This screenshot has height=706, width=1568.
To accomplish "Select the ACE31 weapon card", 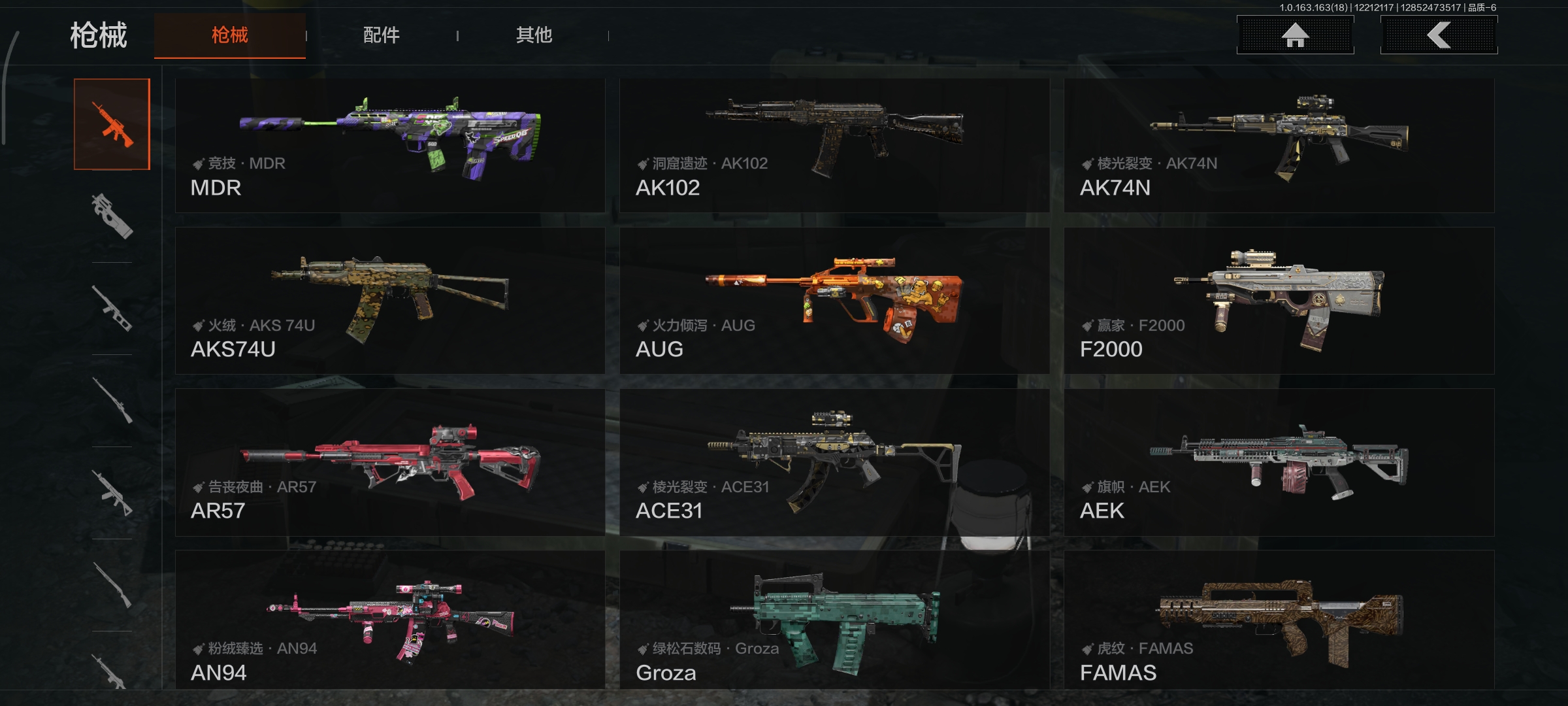I will click(x=834, y=462).
